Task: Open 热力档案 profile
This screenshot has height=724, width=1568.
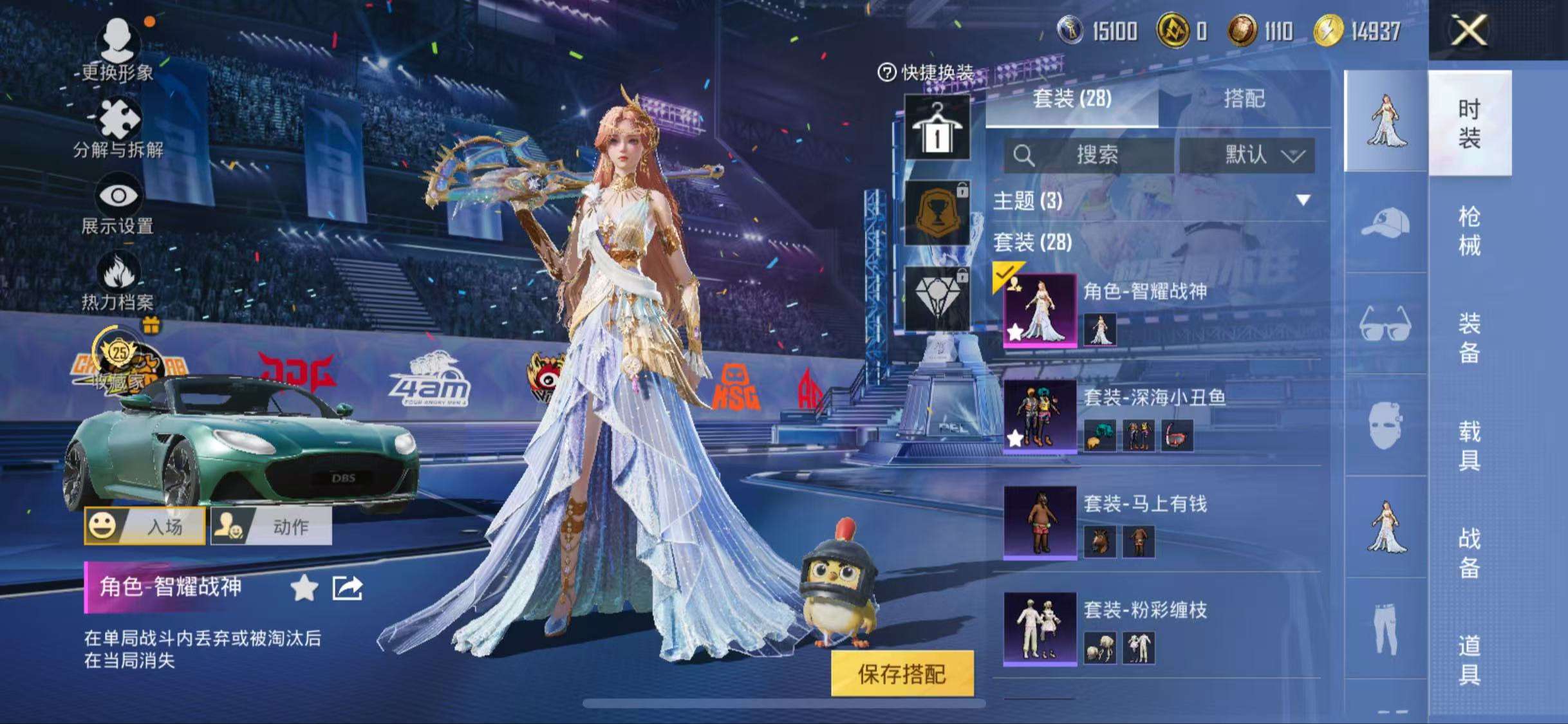Action: coord(118,281)
